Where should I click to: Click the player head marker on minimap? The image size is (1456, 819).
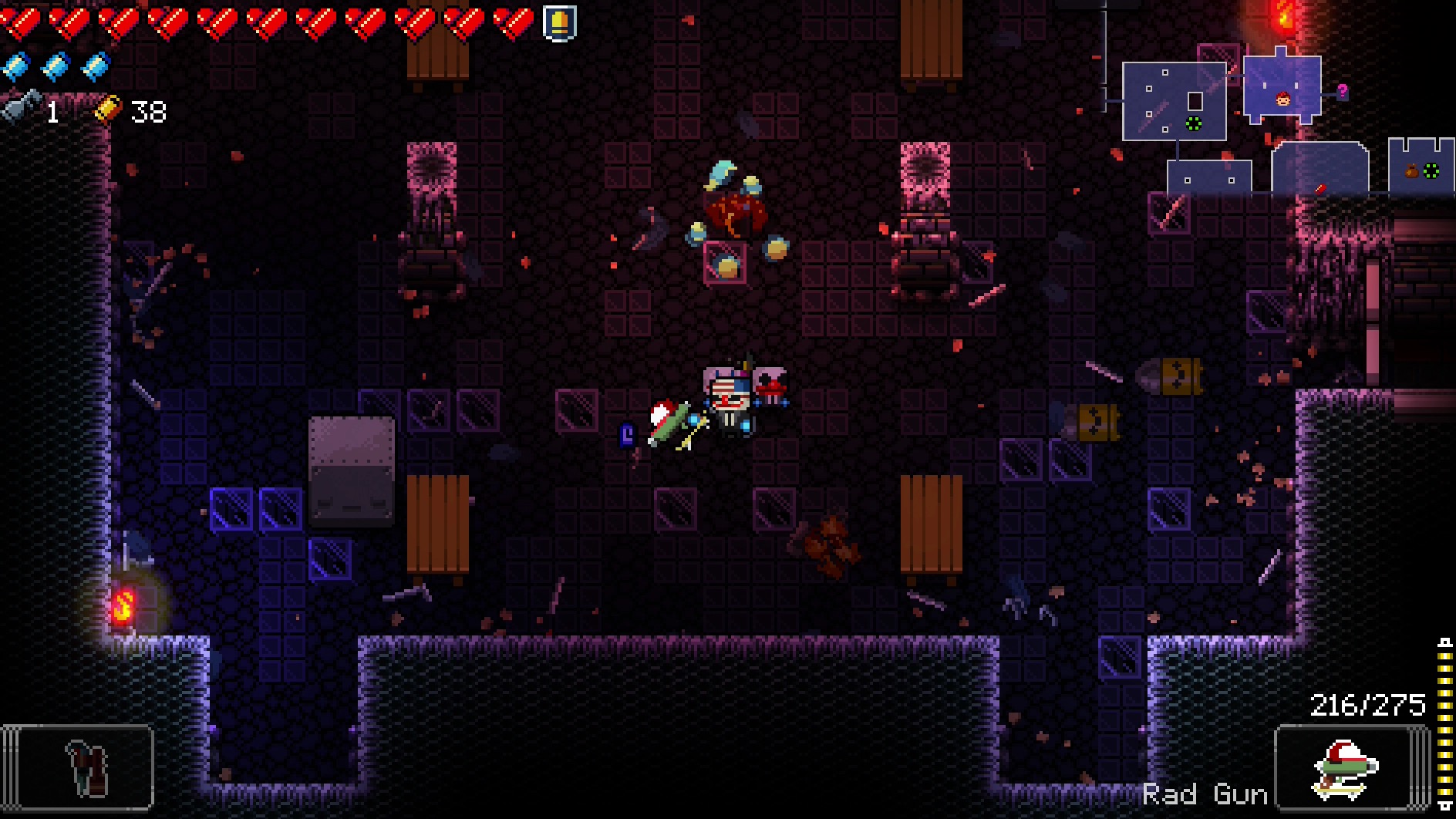click(1283, 98)
